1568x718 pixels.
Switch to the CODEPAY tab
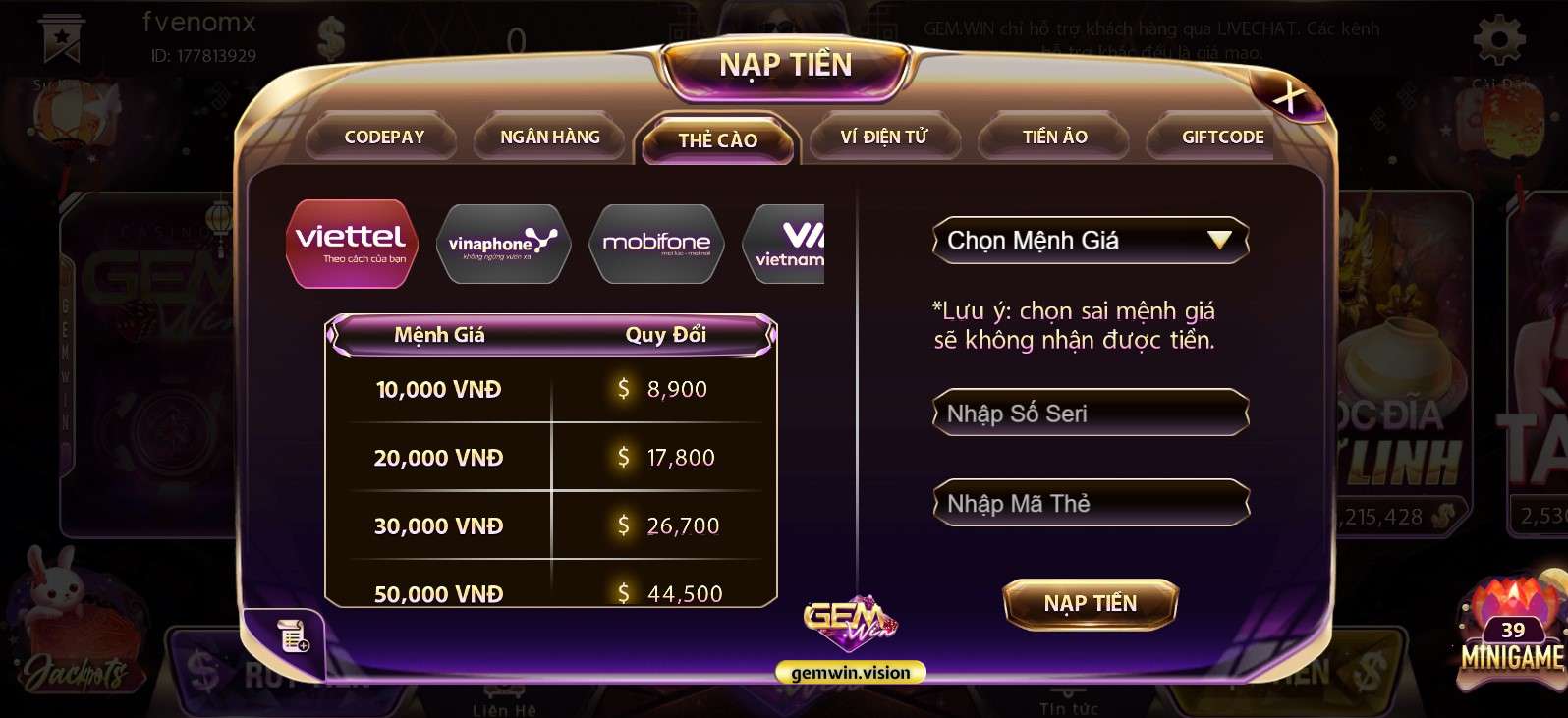(x=382, y=137)
